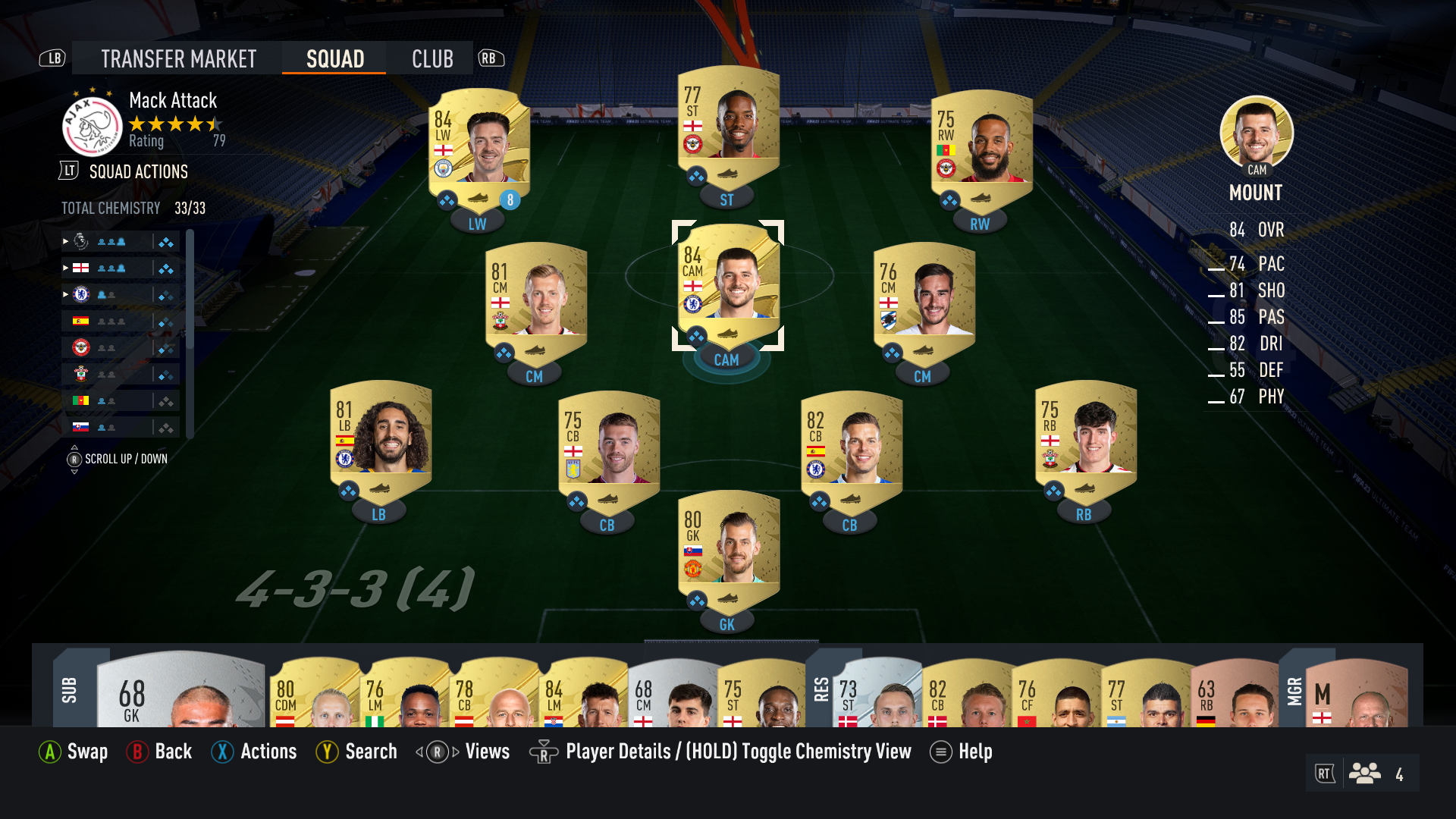Select the Ajax club crest badge

[x=90, y=125]
